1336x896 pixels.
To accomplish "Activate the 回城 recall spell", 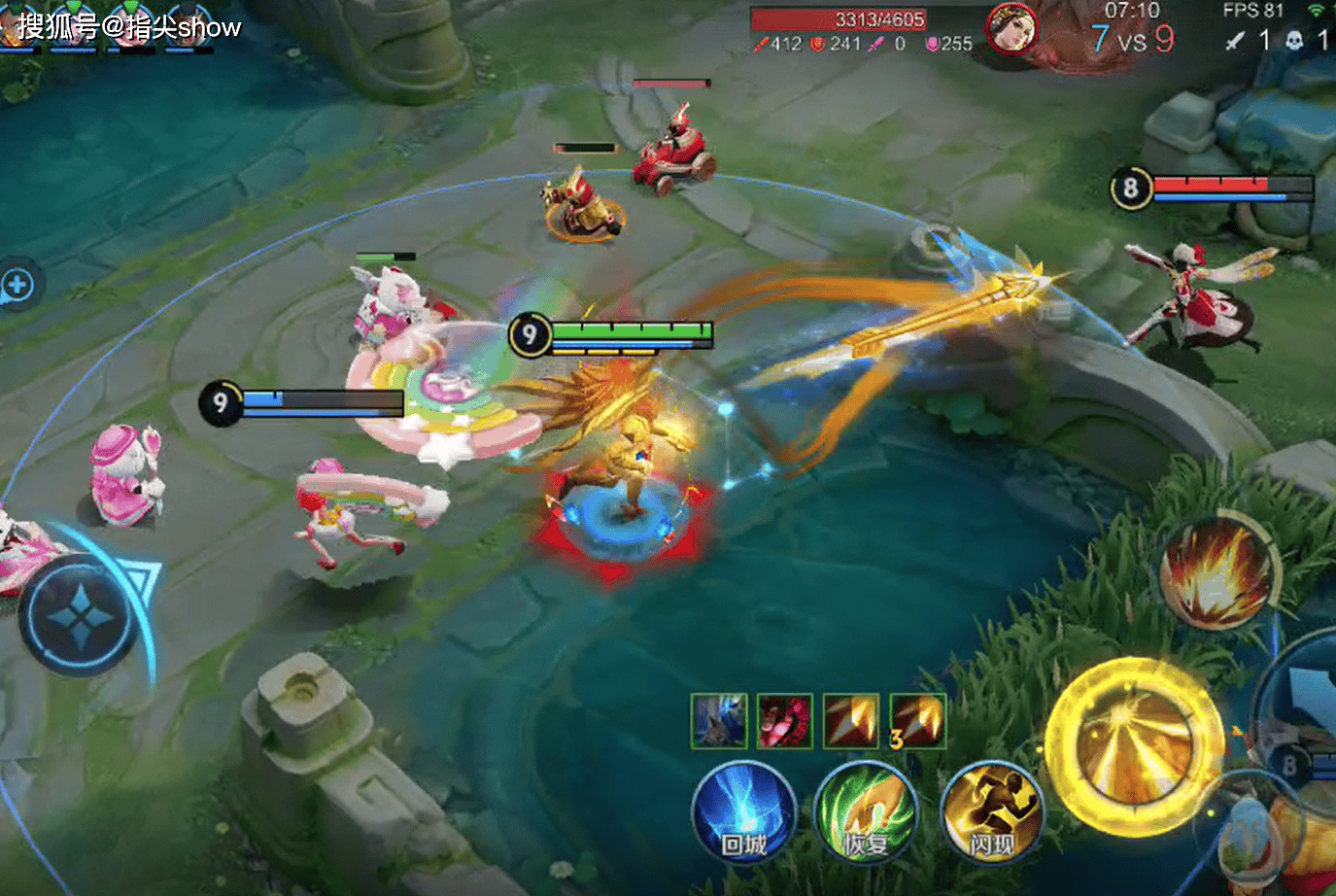I will 744,814.
